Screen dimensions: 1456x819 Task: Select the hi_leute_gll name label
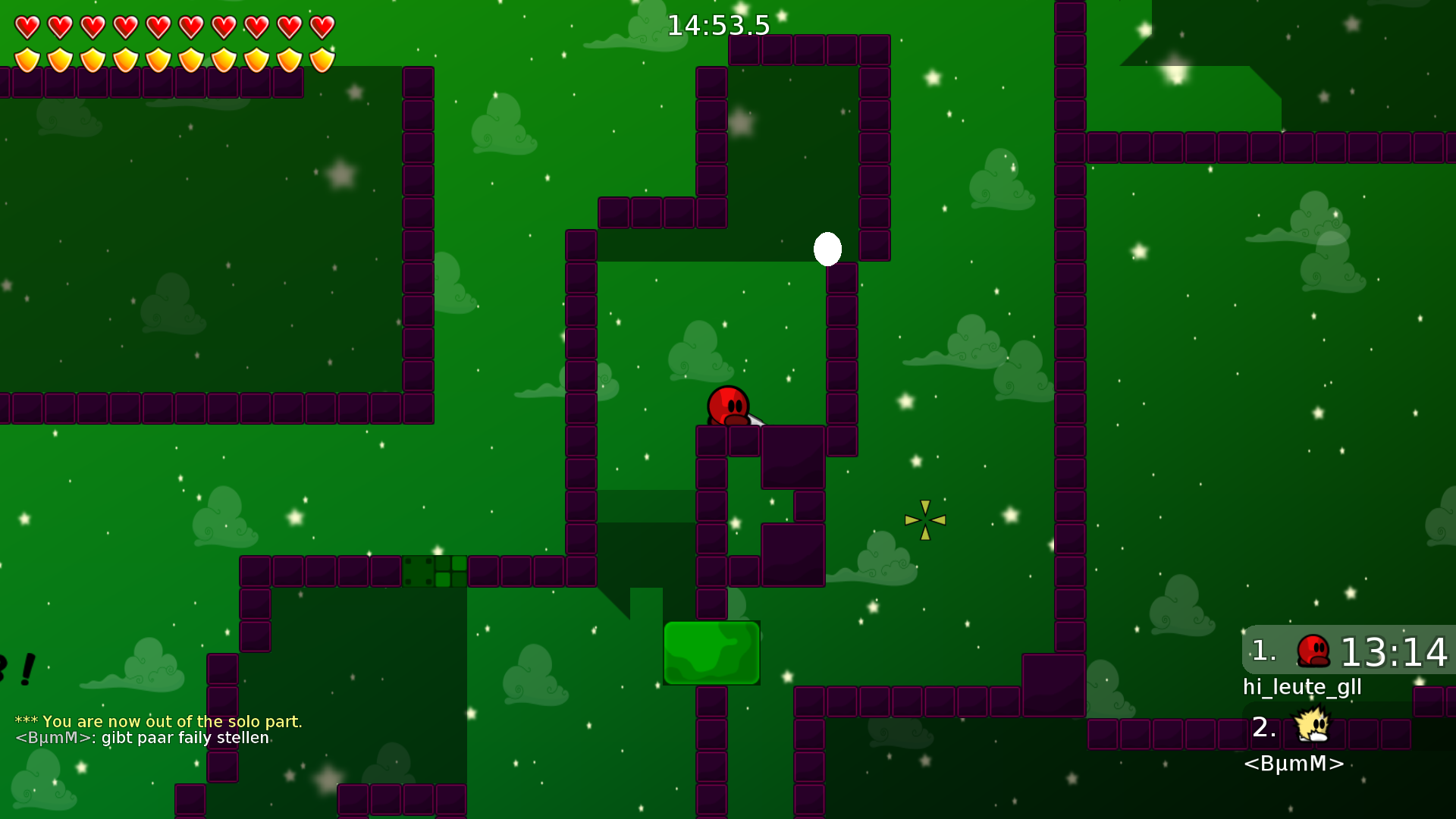coord(1301,687)
